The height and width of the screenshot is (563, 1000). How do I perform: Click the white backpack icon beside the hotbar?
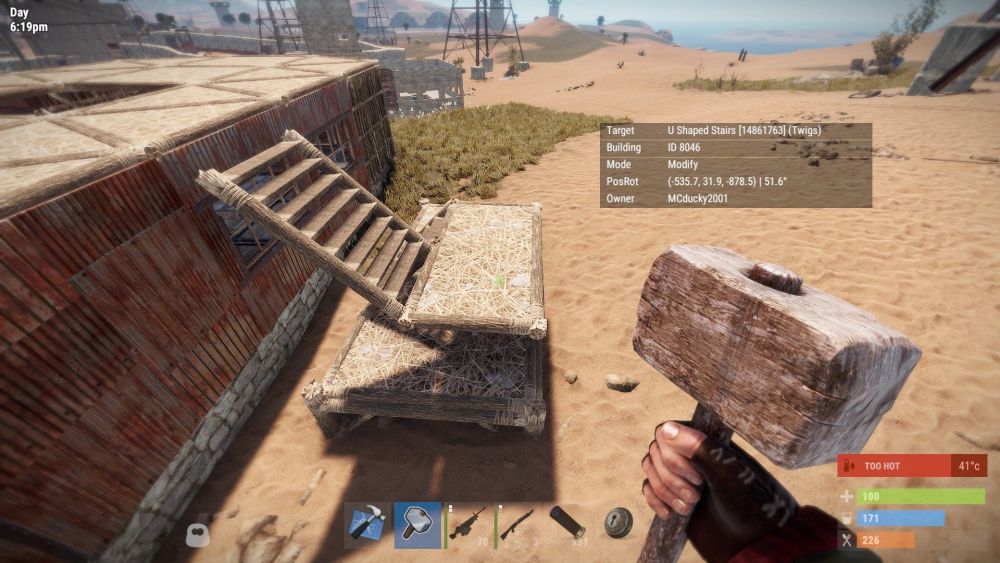tap(198, 533)
